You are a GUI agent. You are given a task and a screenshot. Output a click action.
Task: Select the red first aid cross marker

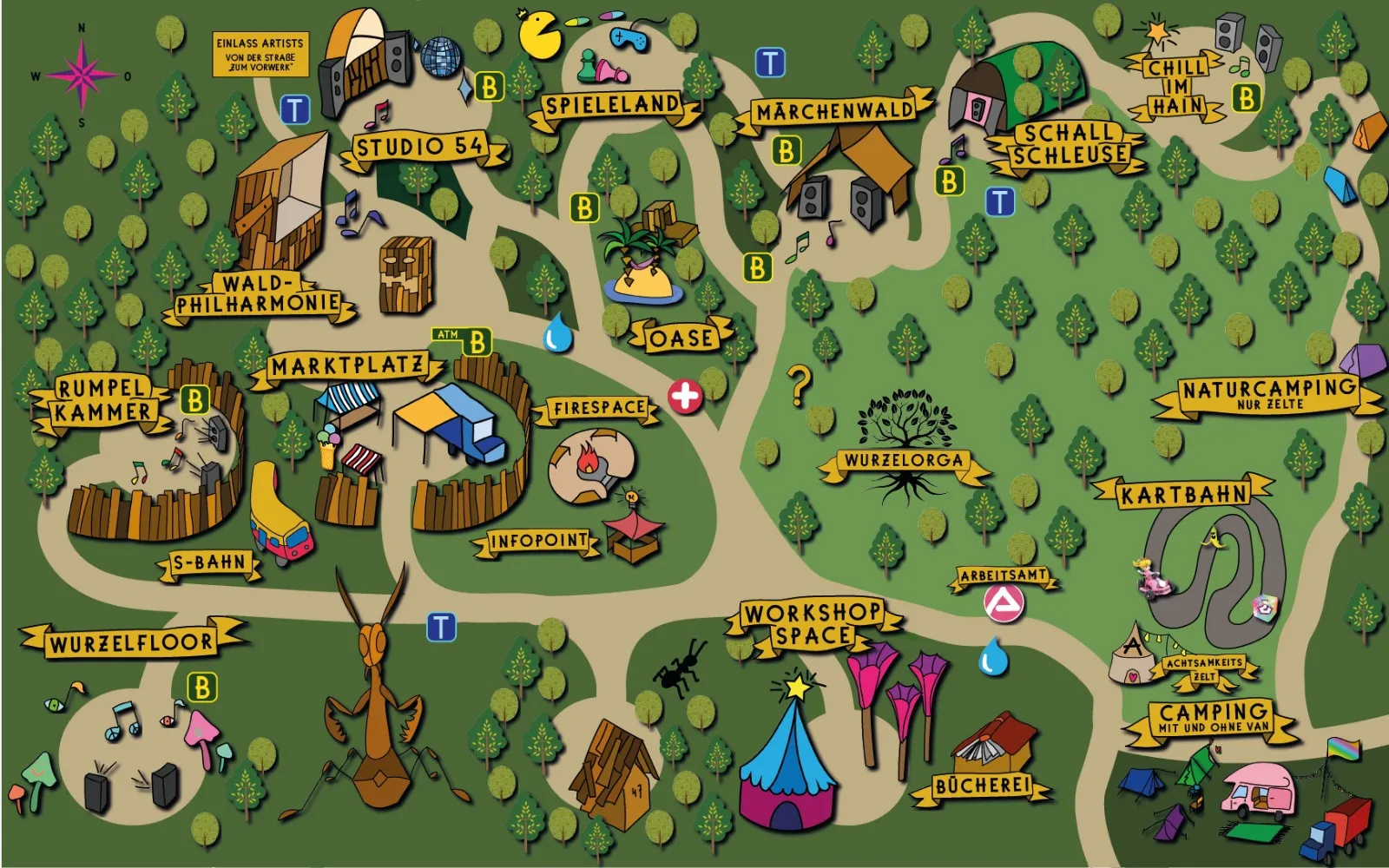[685, 397]
